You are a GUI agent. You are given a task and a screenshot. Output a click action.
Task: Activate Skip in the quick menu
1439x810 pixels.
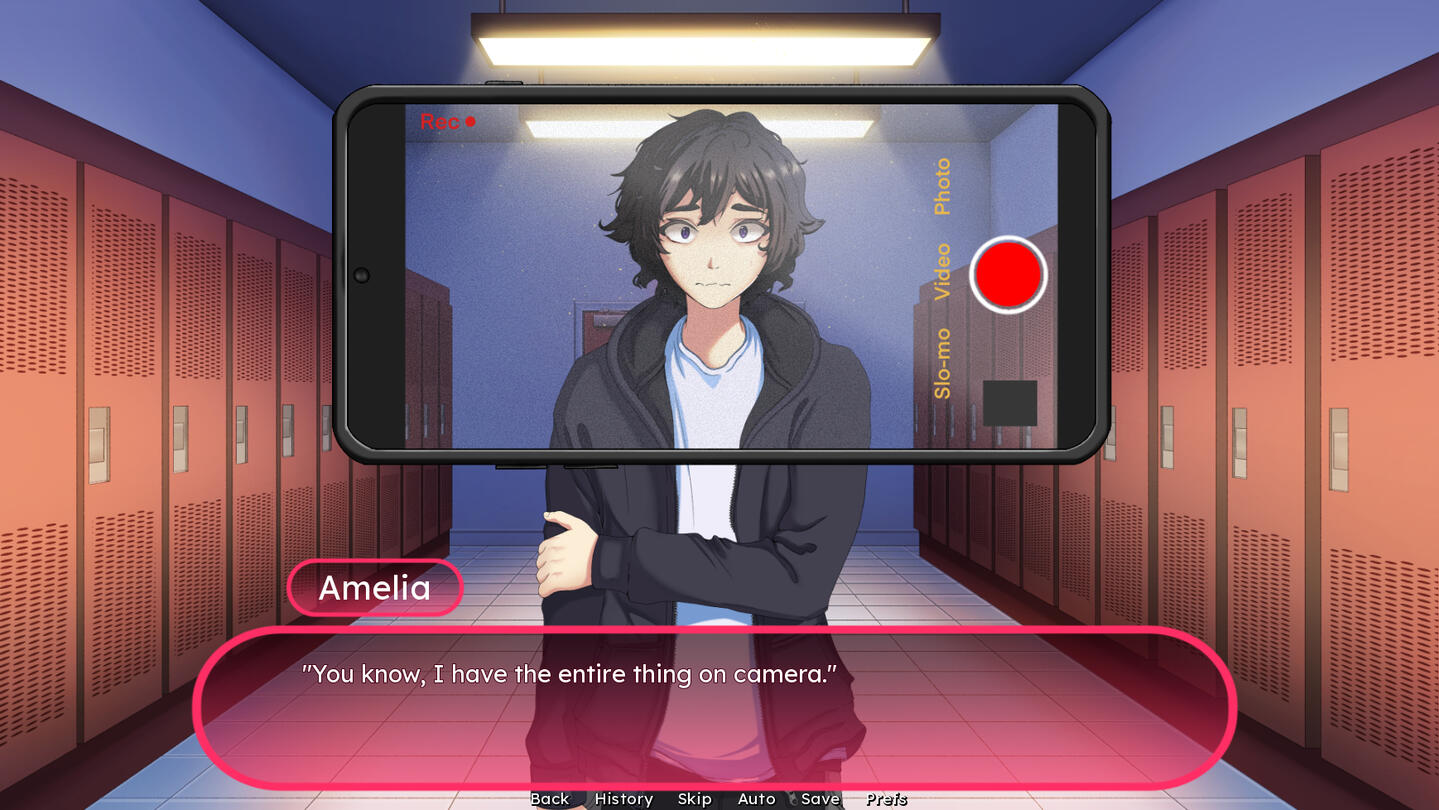coord(694,798)
